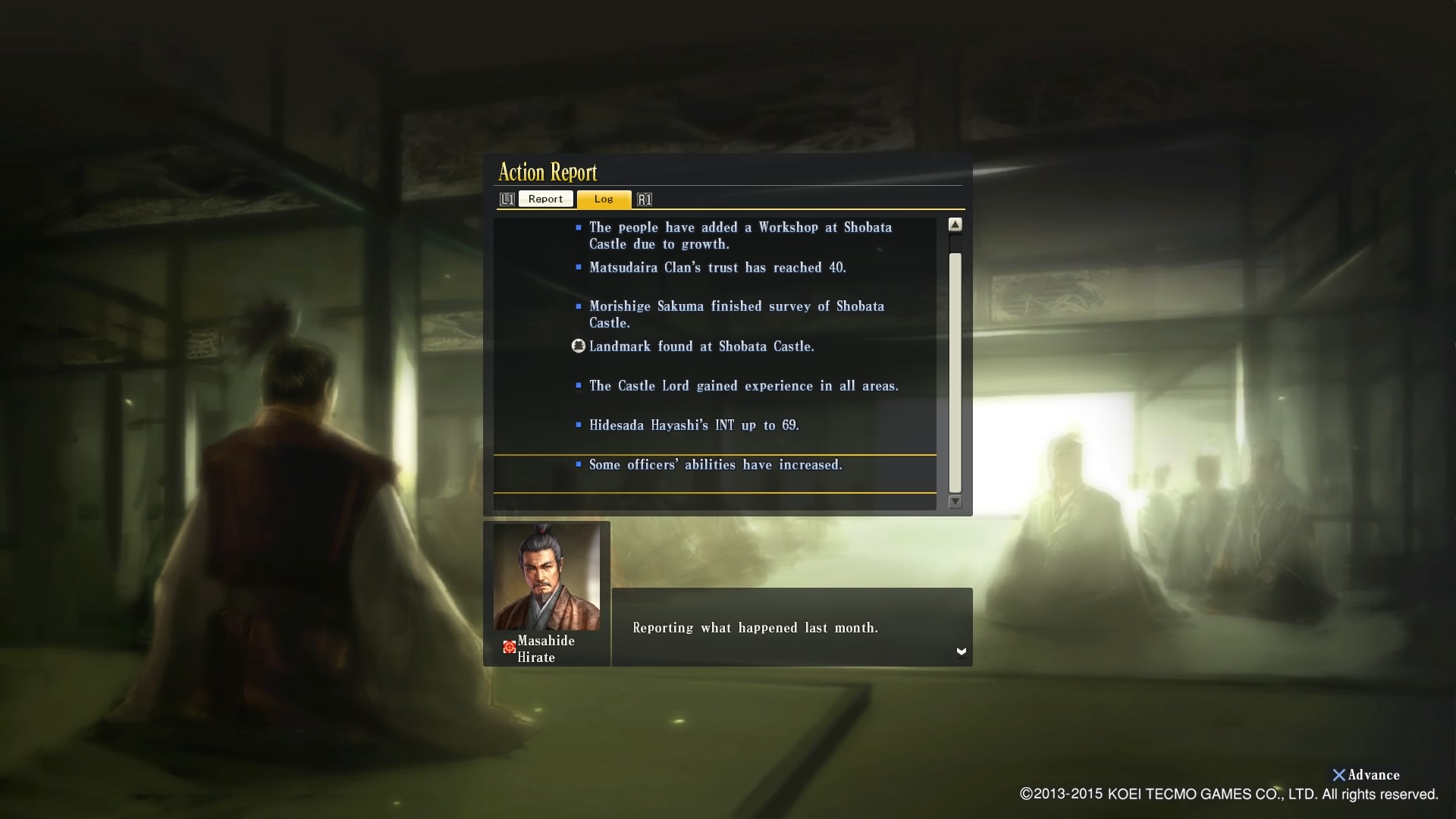Image resolution: width=1456 pixels, height=819 pixels.
Task: Click the R1 shoulder button icon
Action: pos(645,199)
